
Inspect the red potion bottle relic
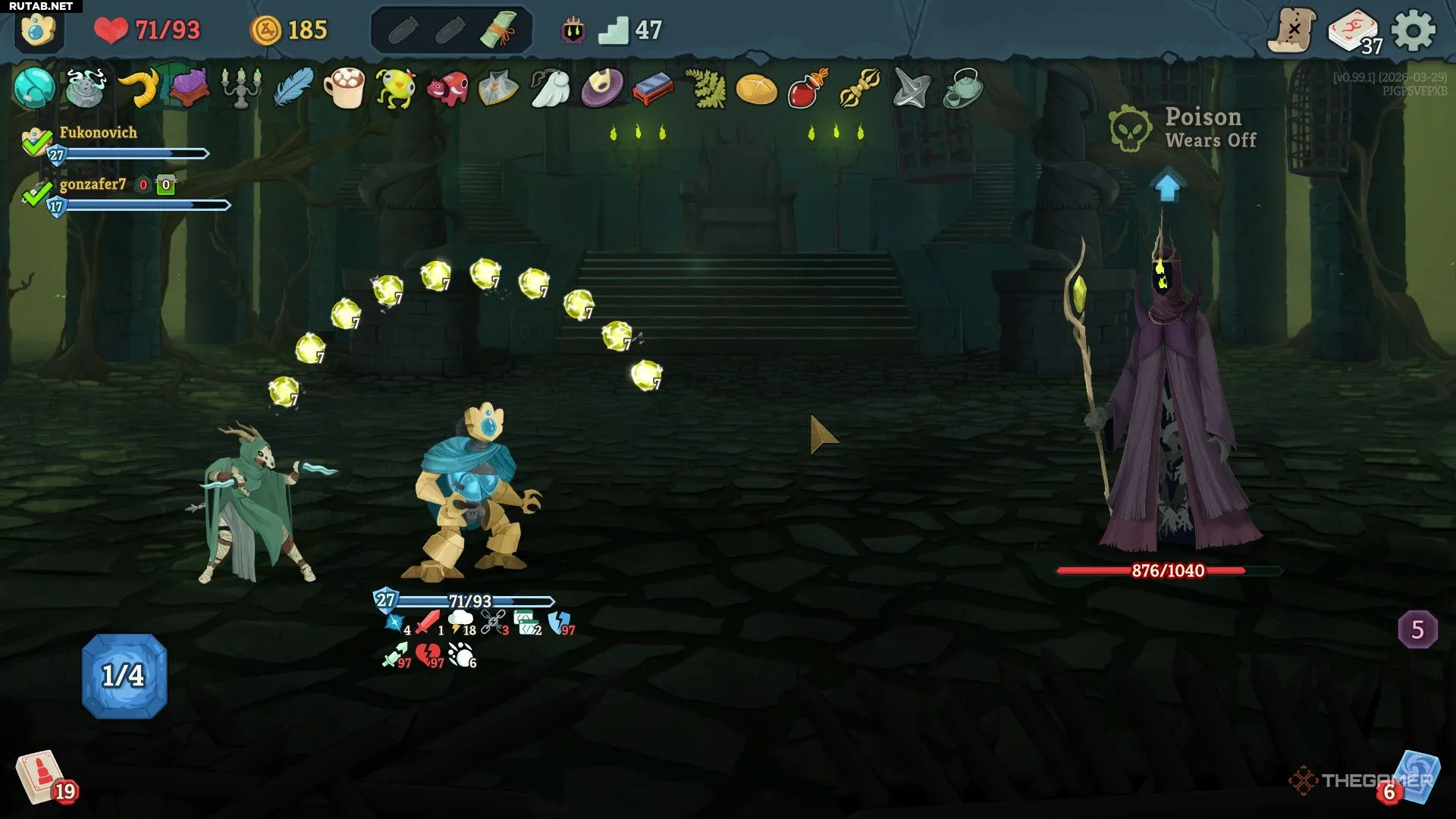808,89
